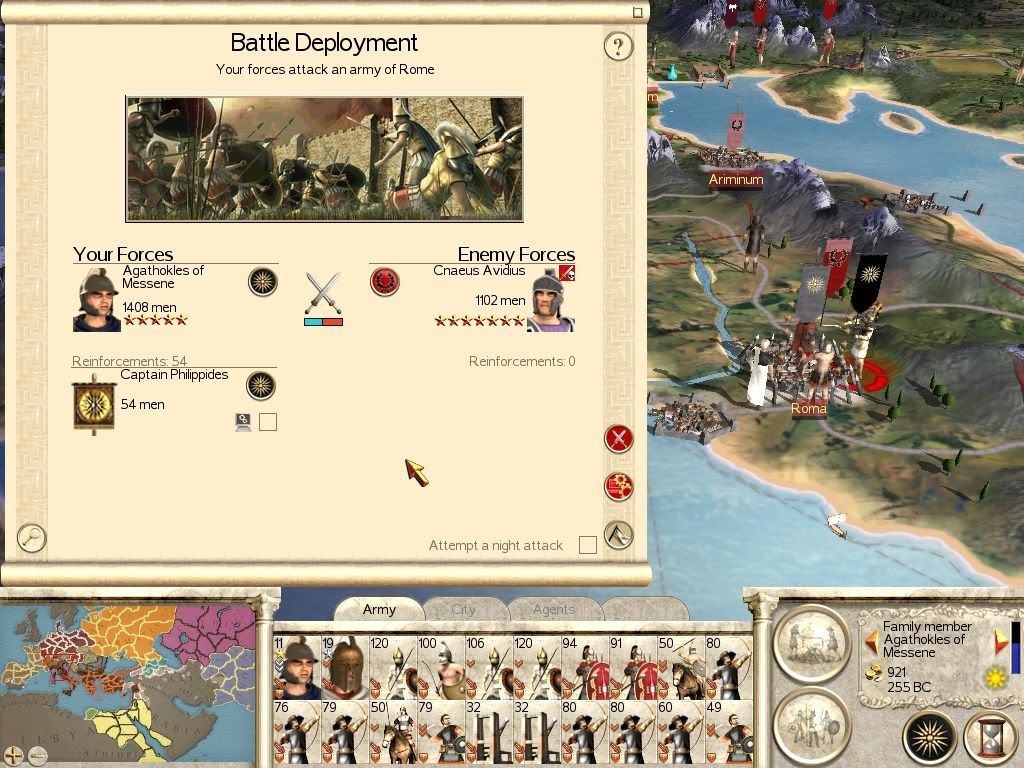The image size is (1024, 768).
Task: Click Agathokles of Messene's portrait on the scroll
Action: [x=97, y=299]
